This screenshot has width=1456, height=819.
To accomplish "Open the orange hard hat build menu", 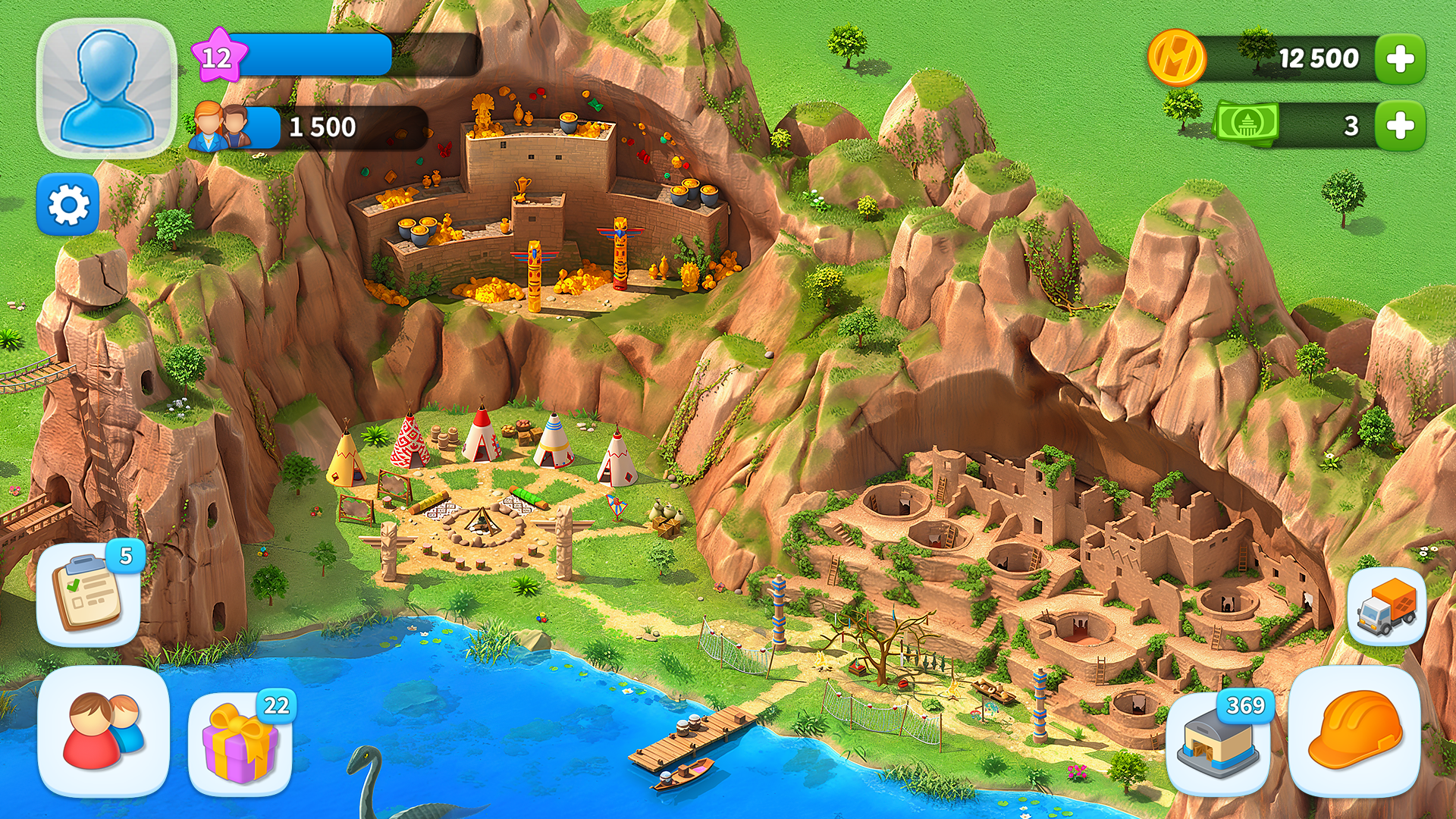I will pos(1354,731).
